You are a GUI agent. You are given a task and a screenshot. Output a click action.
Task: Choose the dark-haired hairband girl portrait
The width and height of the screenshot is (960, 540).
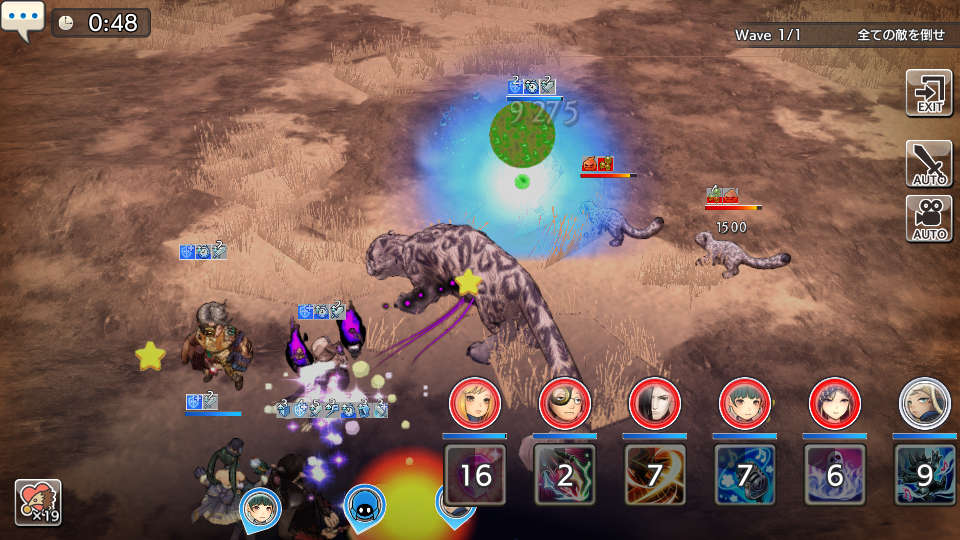coord(834,403)
